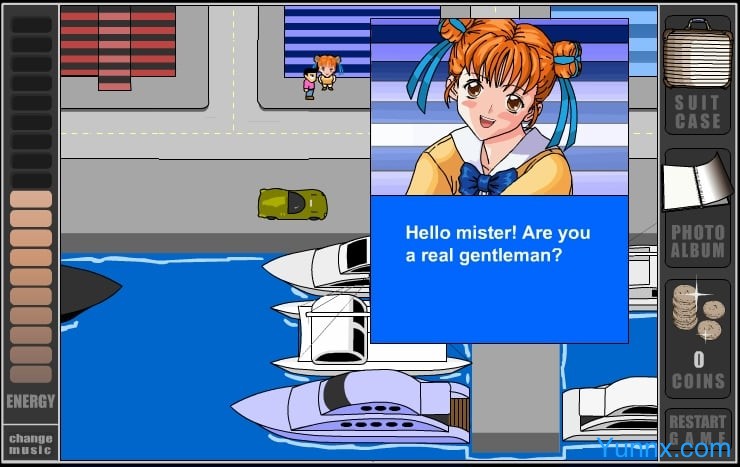
Task: Open the Suitcase inventory
Action: tap(697, 77)
